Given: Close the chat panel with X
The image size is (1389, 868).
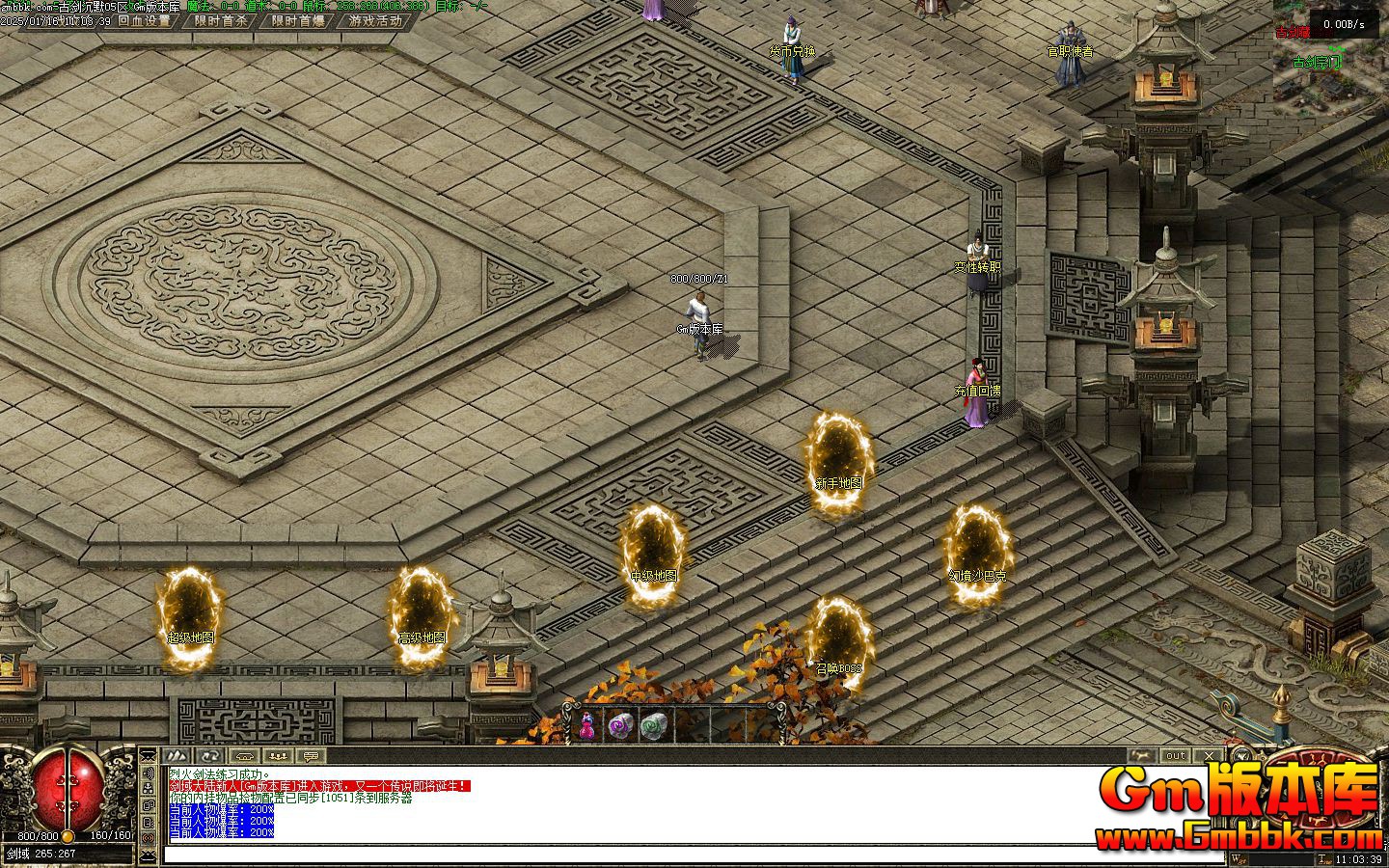Looking at the screenshot, I should [x=1208, y=755].
